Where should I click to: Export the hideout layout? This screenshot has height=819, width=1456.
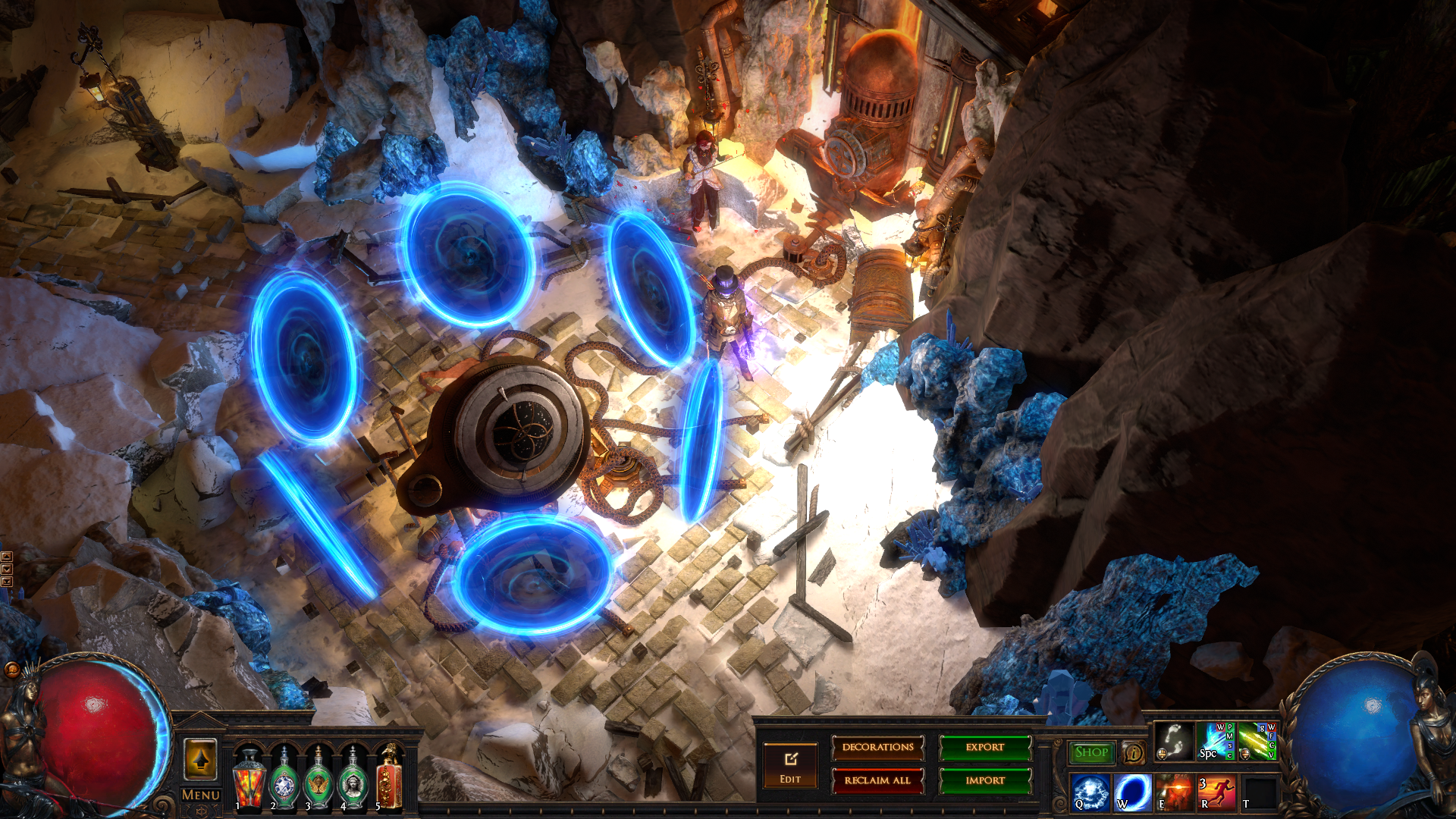tap(985, 748)
